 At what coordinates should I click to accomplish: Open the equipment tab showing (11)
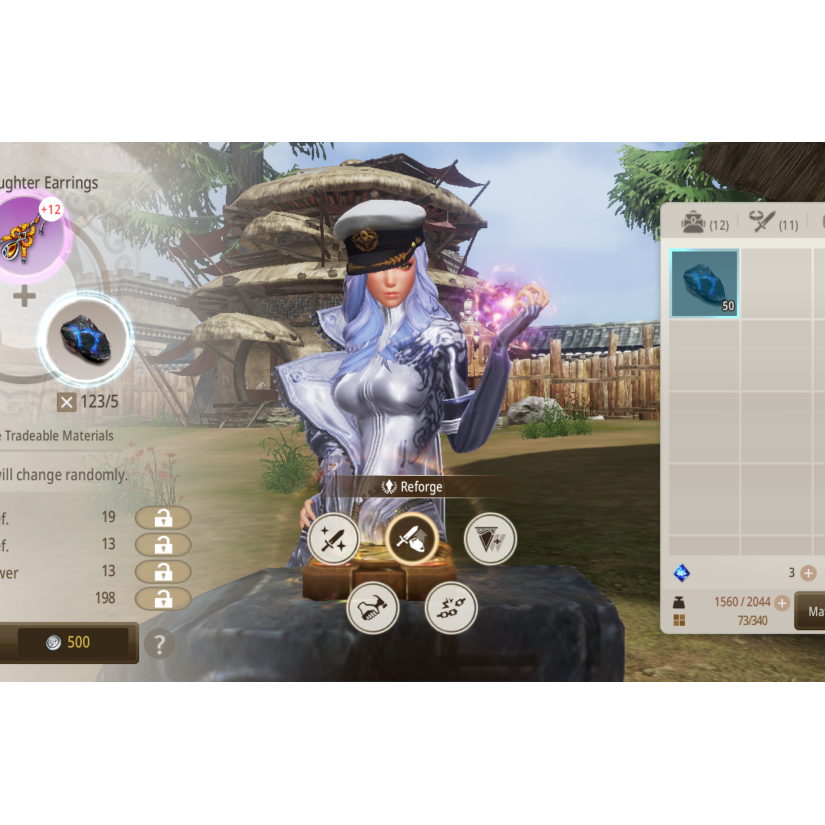pyautogui.click(x=774, y=224)
